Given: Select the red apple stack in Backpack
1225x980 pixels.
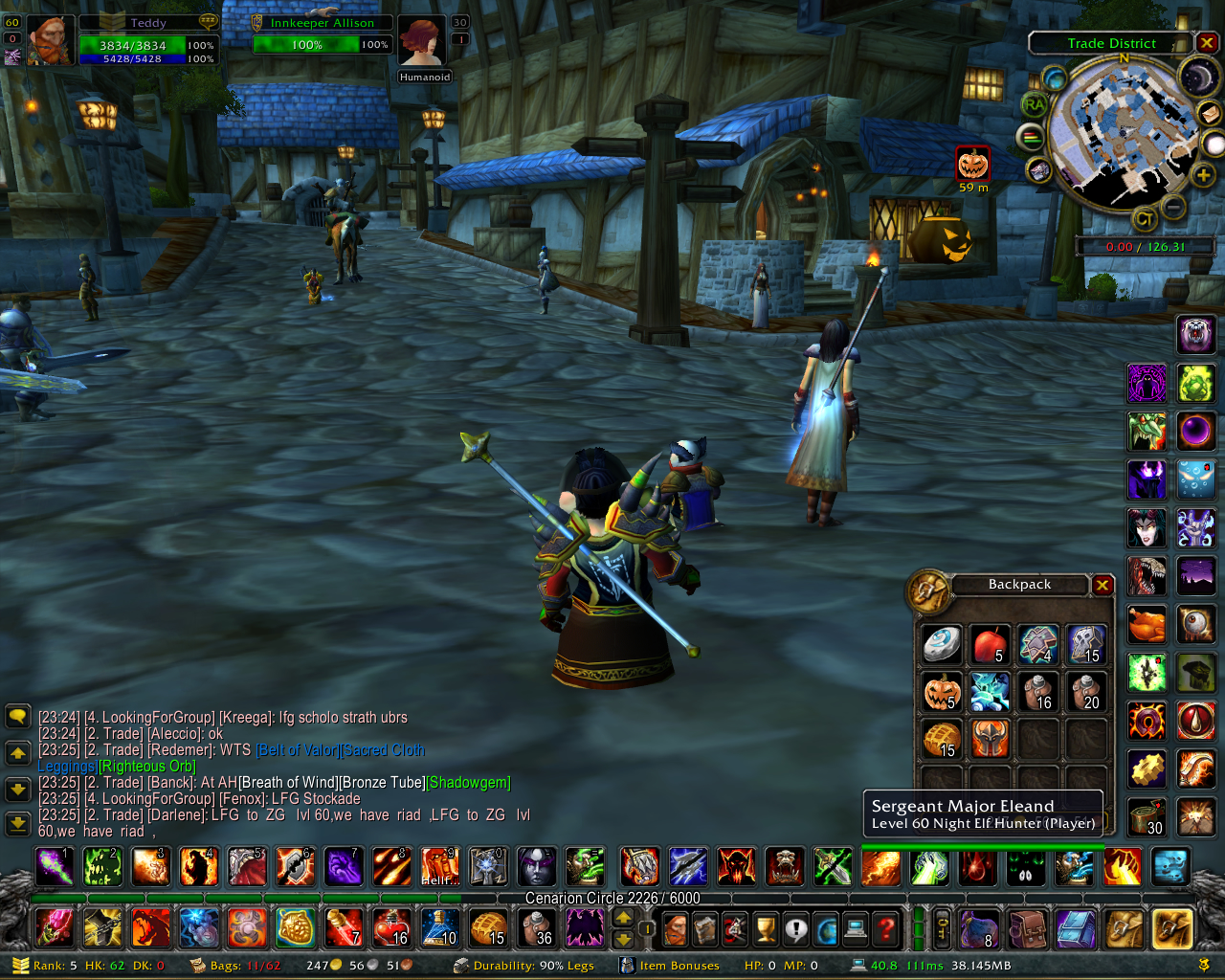Looking at the screenshot, I should (x=990, y=644).
